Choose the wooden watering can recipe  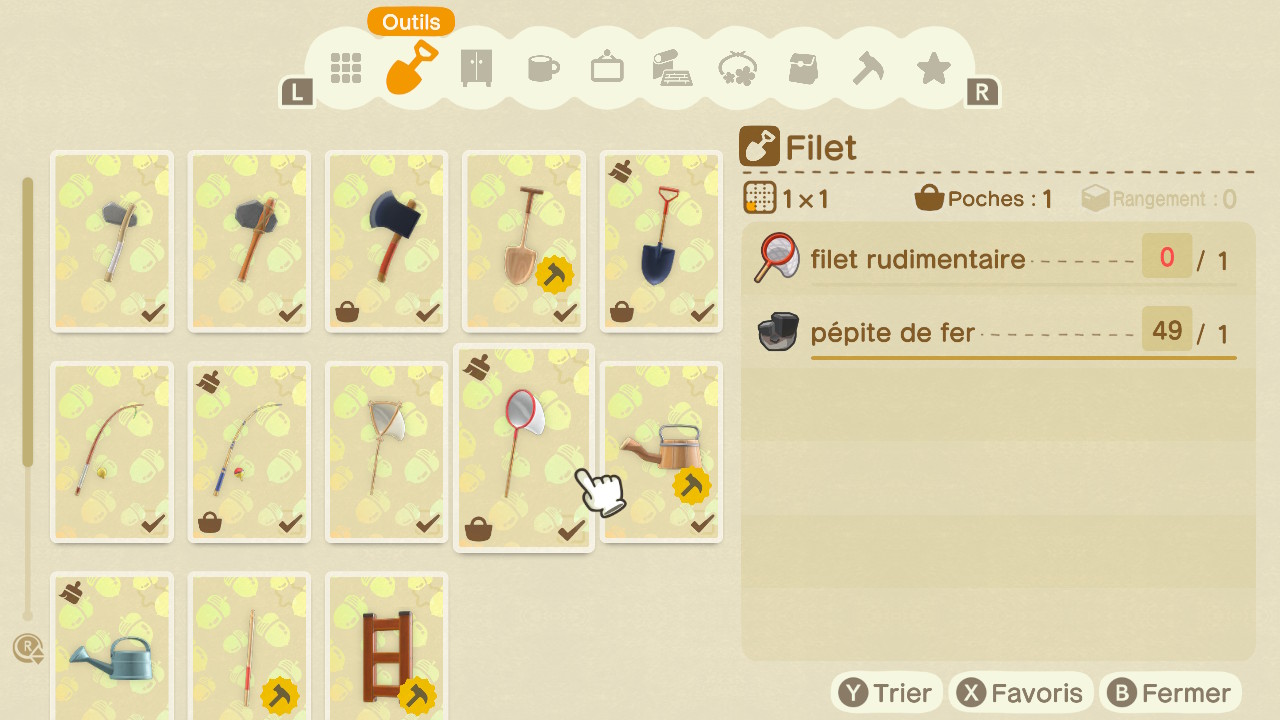[x=660, y=451]
